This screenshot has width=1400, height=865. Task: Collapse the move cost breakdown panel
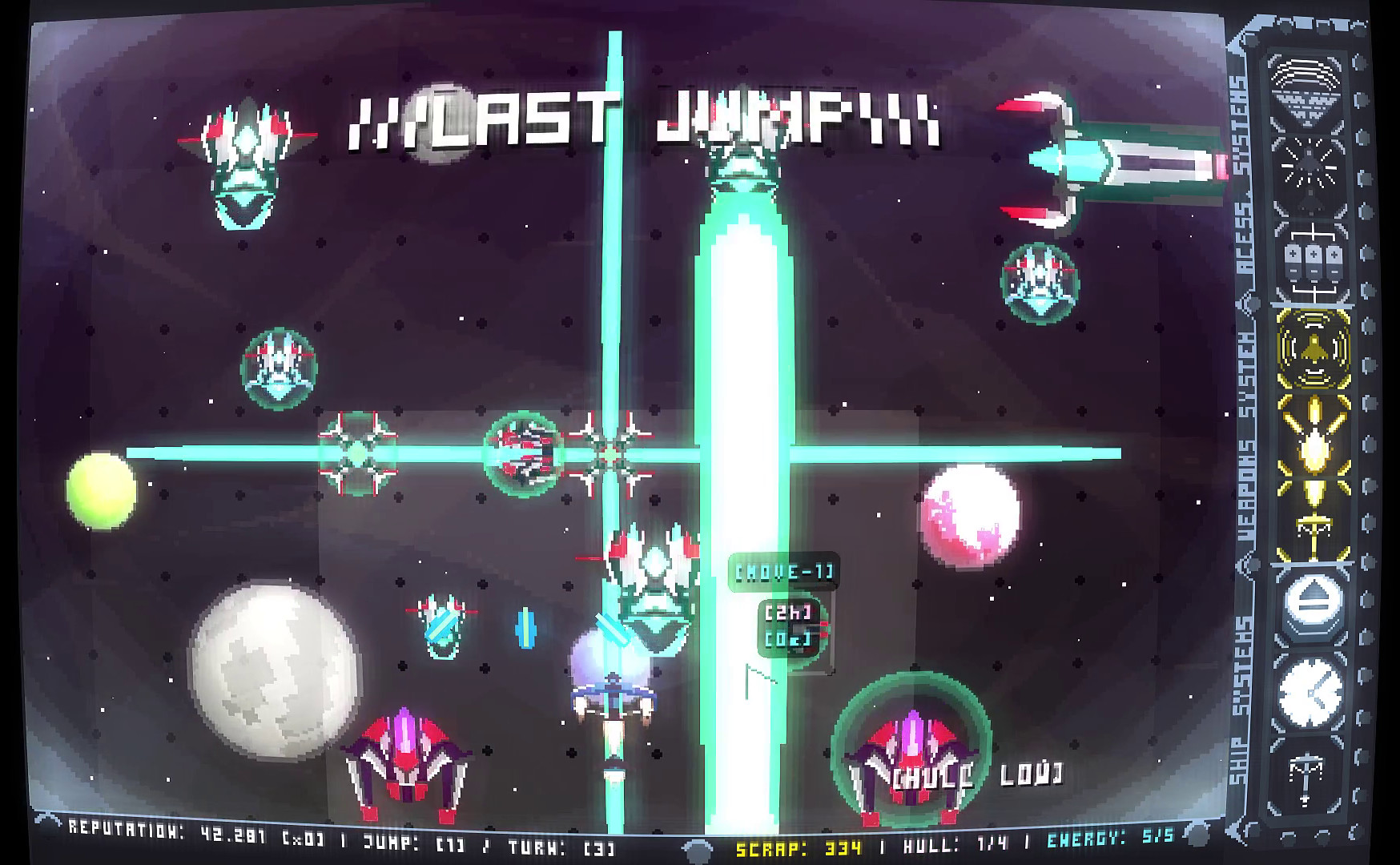pyautogui.click(x=789, y=627)
